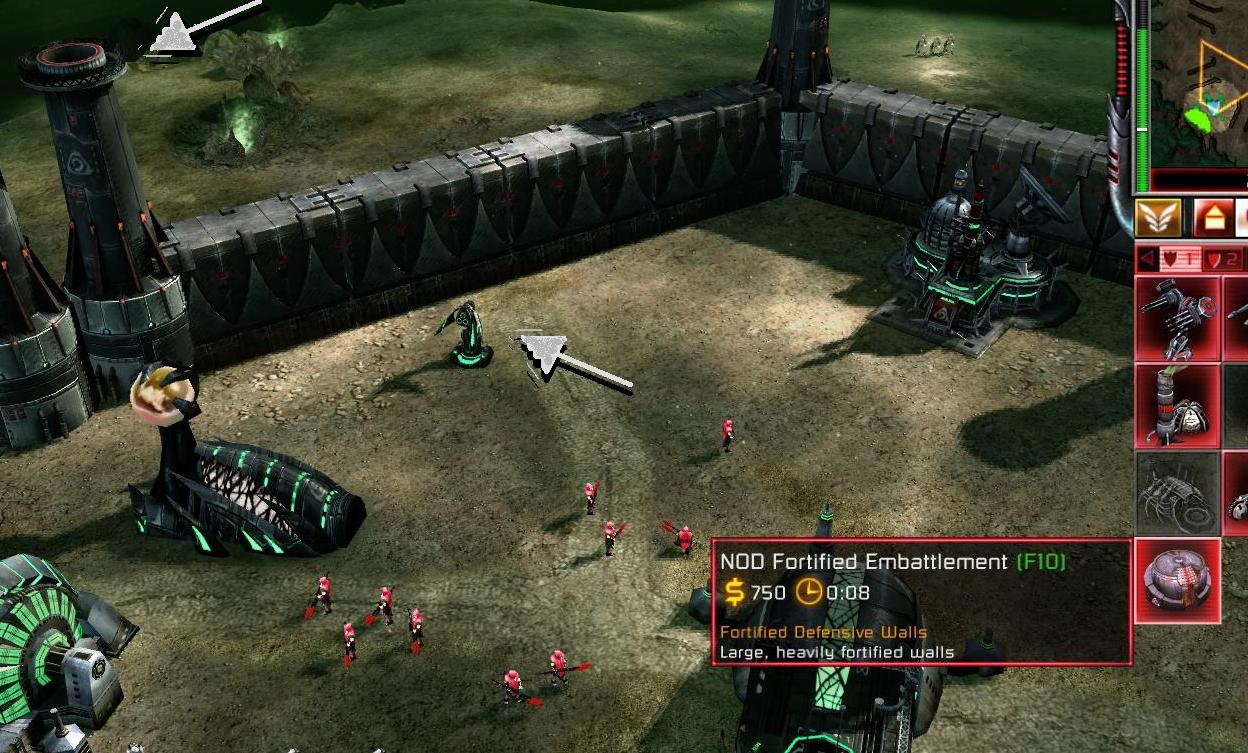Select the green-tipped tower defense icon

pyautogui.click(x=1177, y=406)
